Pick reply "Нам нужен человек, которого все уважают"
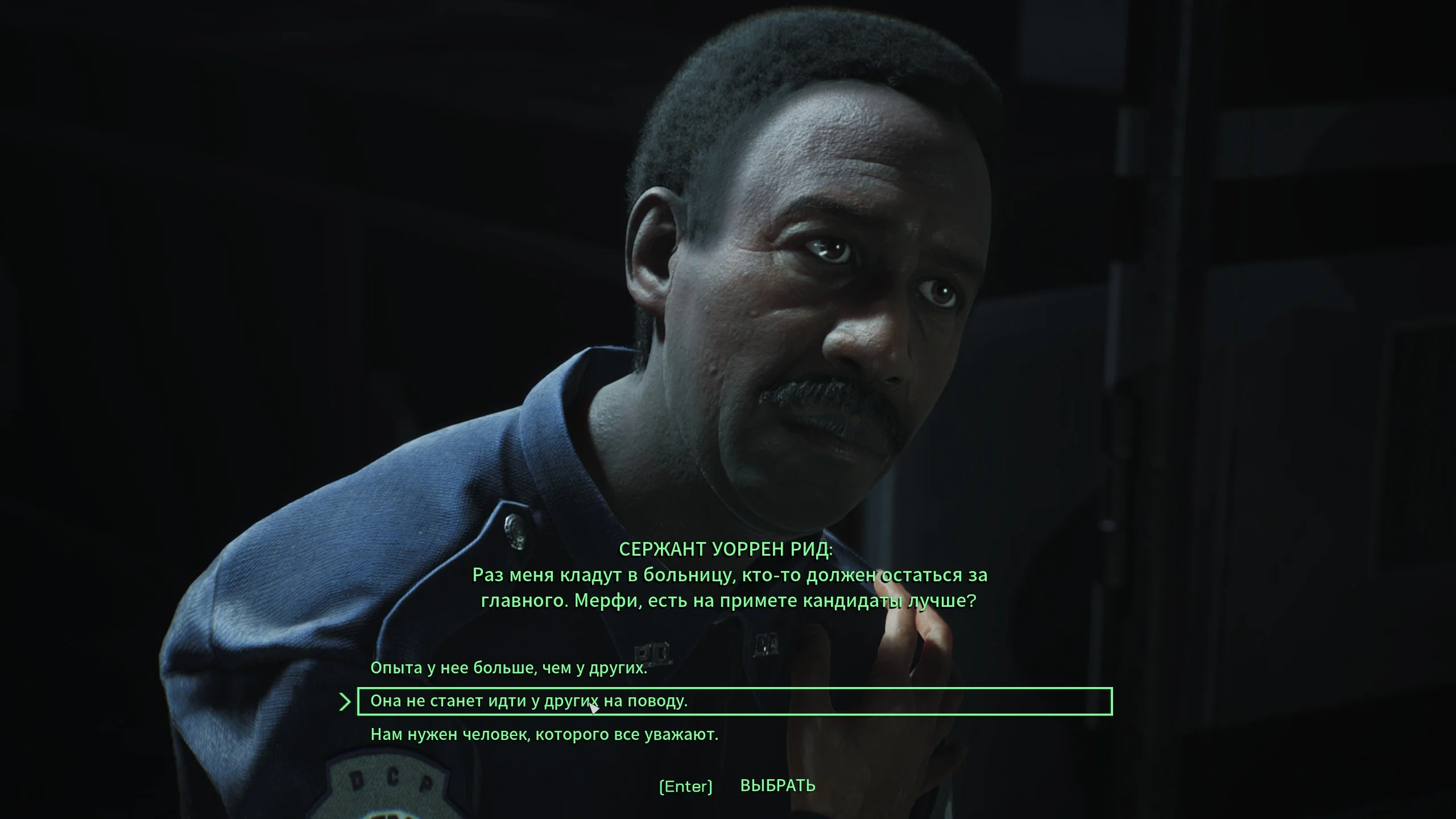Screen dimensions: 1456x819 click(x=544, y=735)
